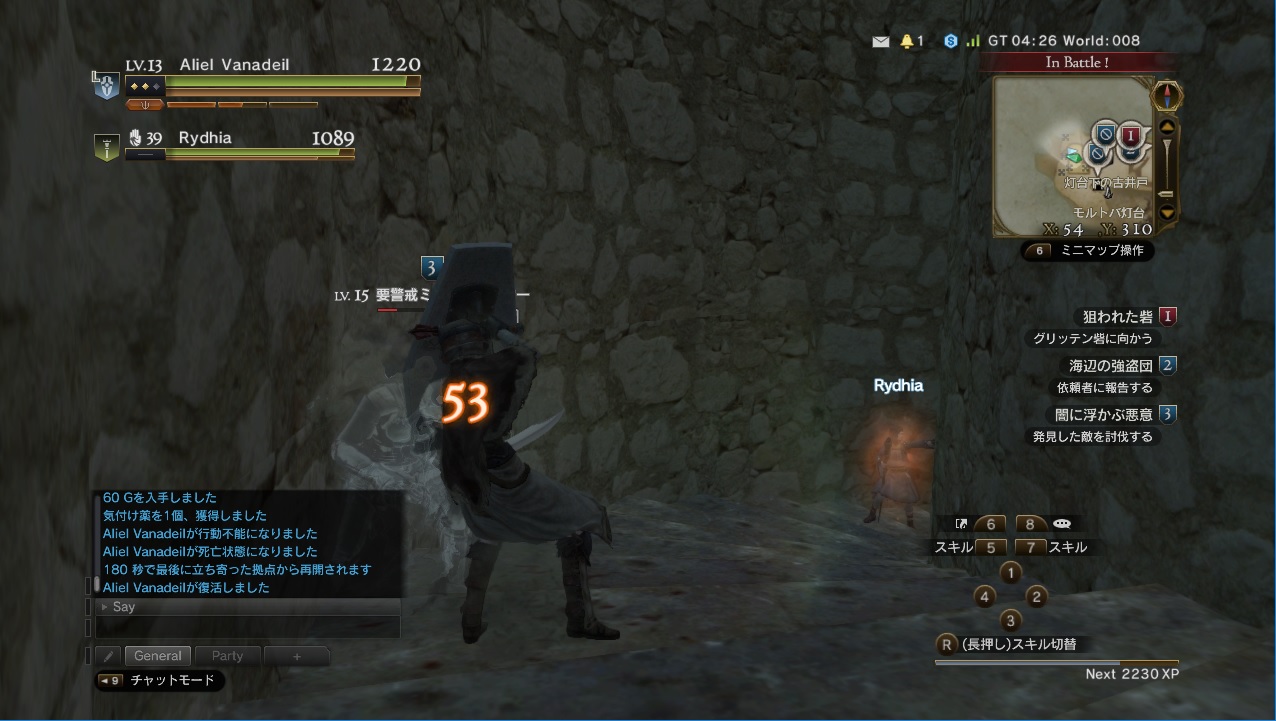Click the compass at the minimap corner
This screenshot has width=1276, height=721.
coord(1167,96)
